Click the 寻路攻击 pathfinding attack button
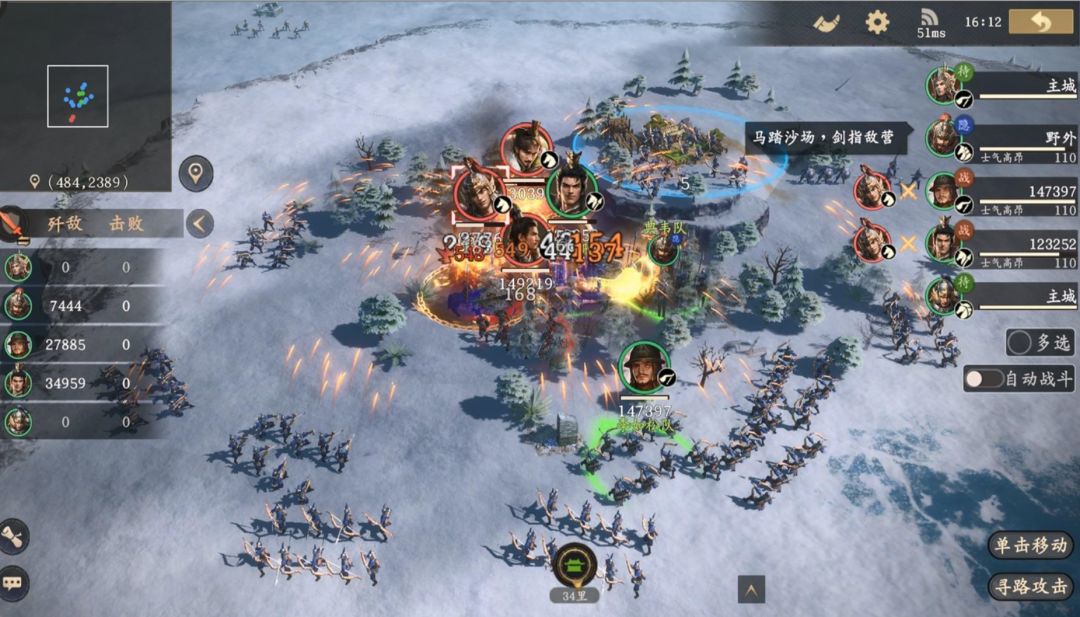Screen dimensions: 1080x617 (1031, 586)
